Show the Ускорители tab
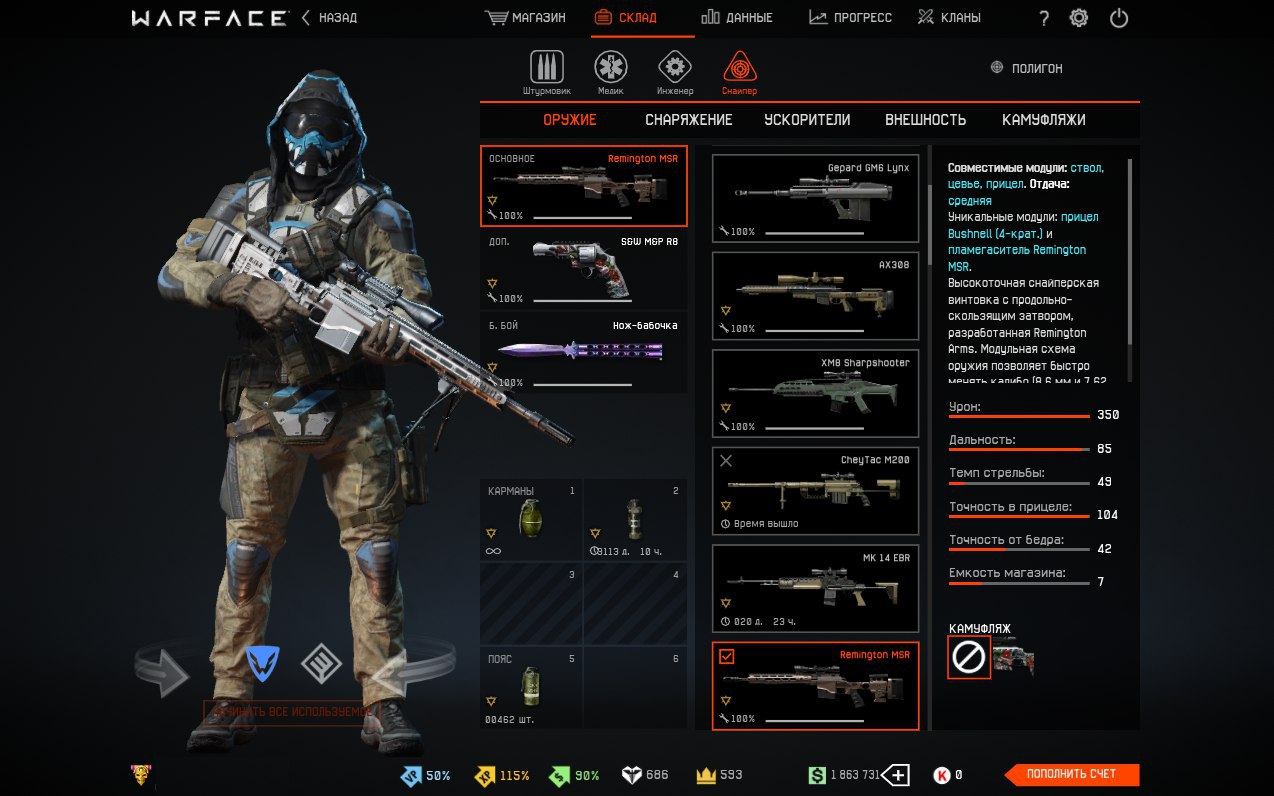1274x796 pixels. [x=807, y=120]
